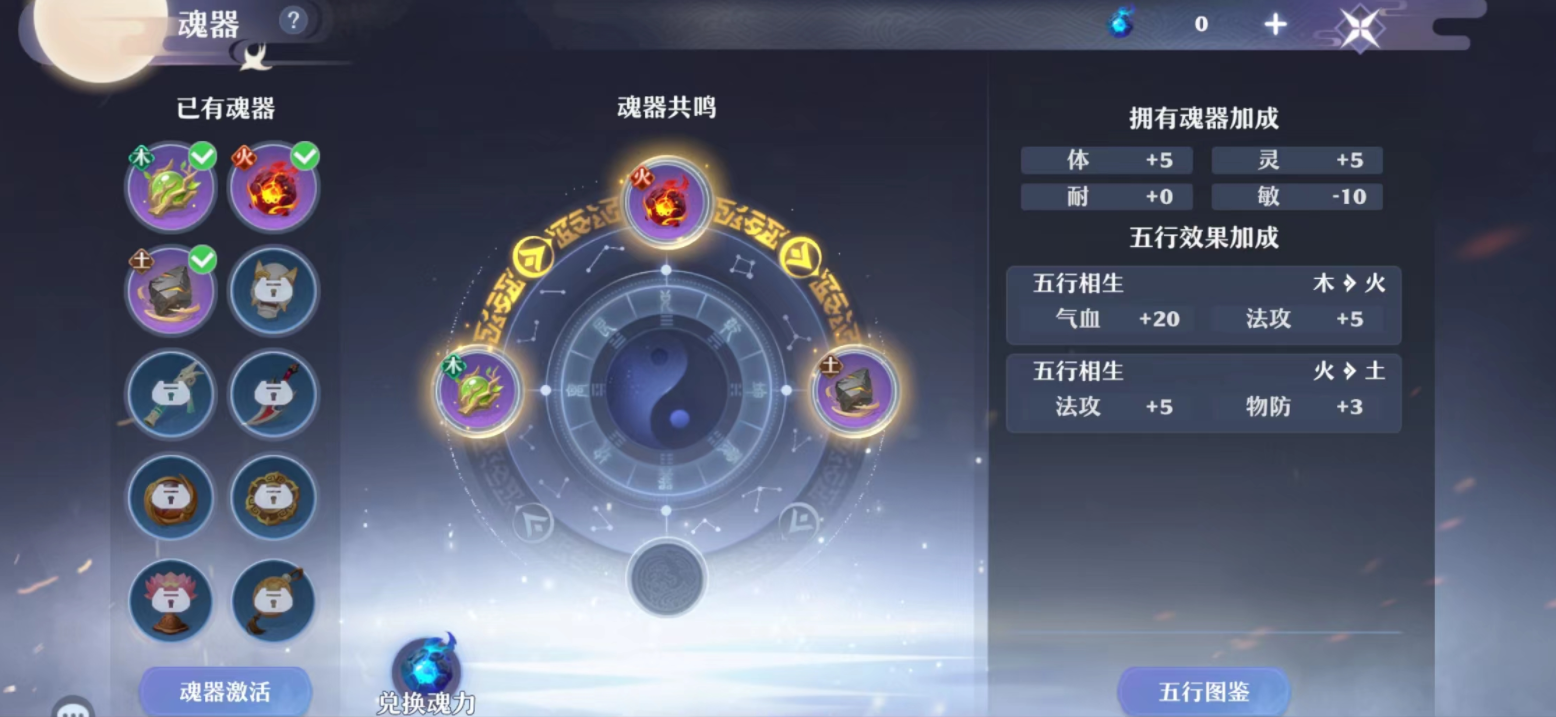1556x717 pixels.
Task: Select the locked golden coin disc artifact
Action: tap(273, 497)
